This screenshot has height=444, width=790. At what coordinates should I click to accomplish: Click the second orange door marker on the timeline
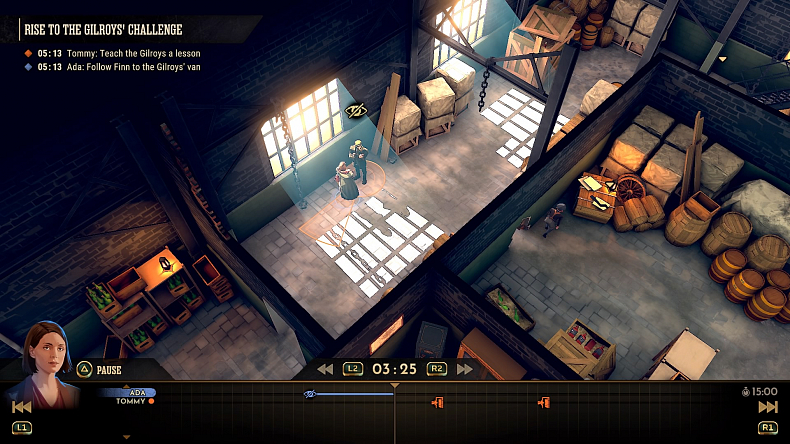(x=544, y=402)
